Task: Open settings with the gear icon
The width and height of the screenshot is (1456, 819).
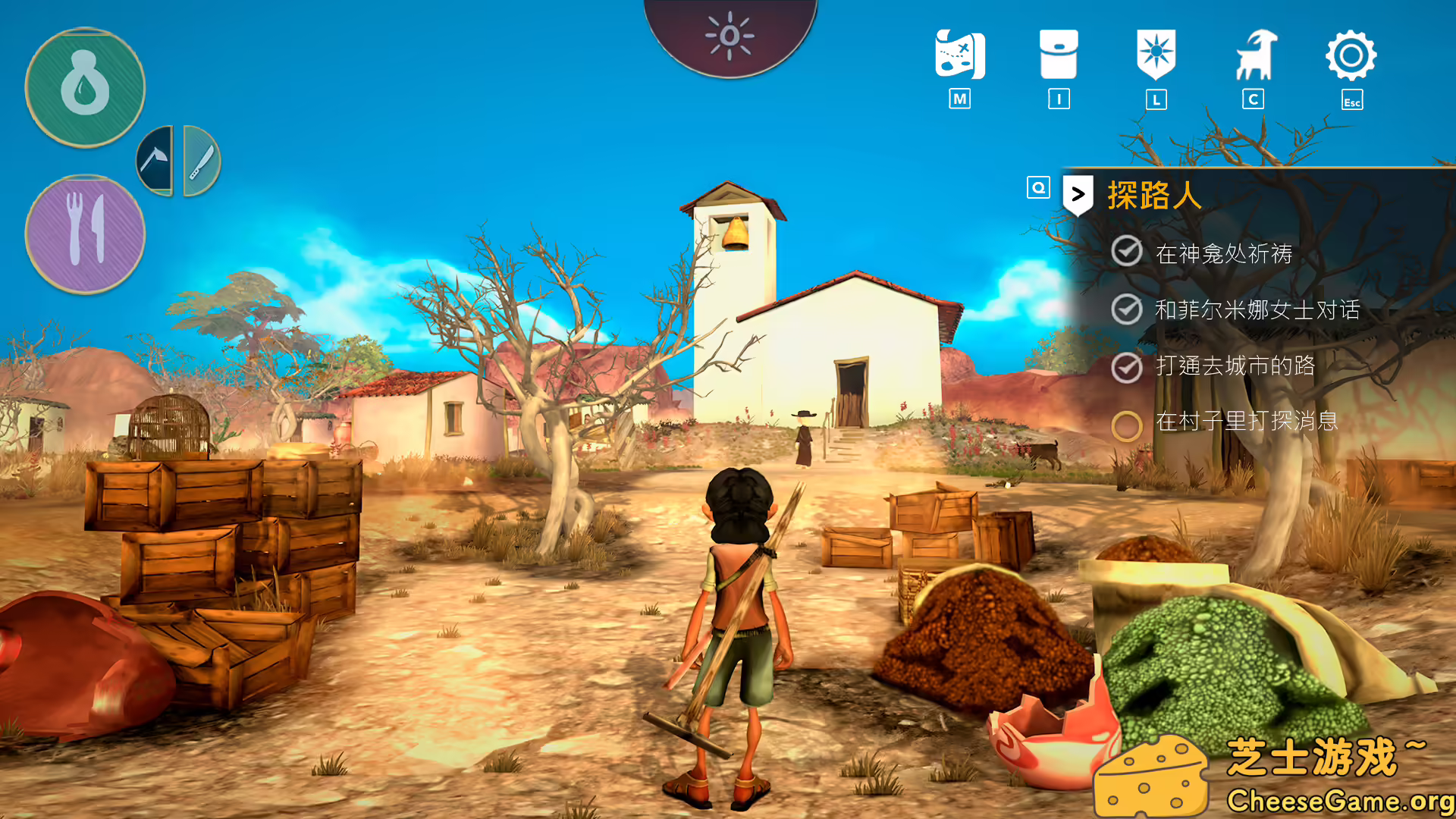Action: (1351, 55)
